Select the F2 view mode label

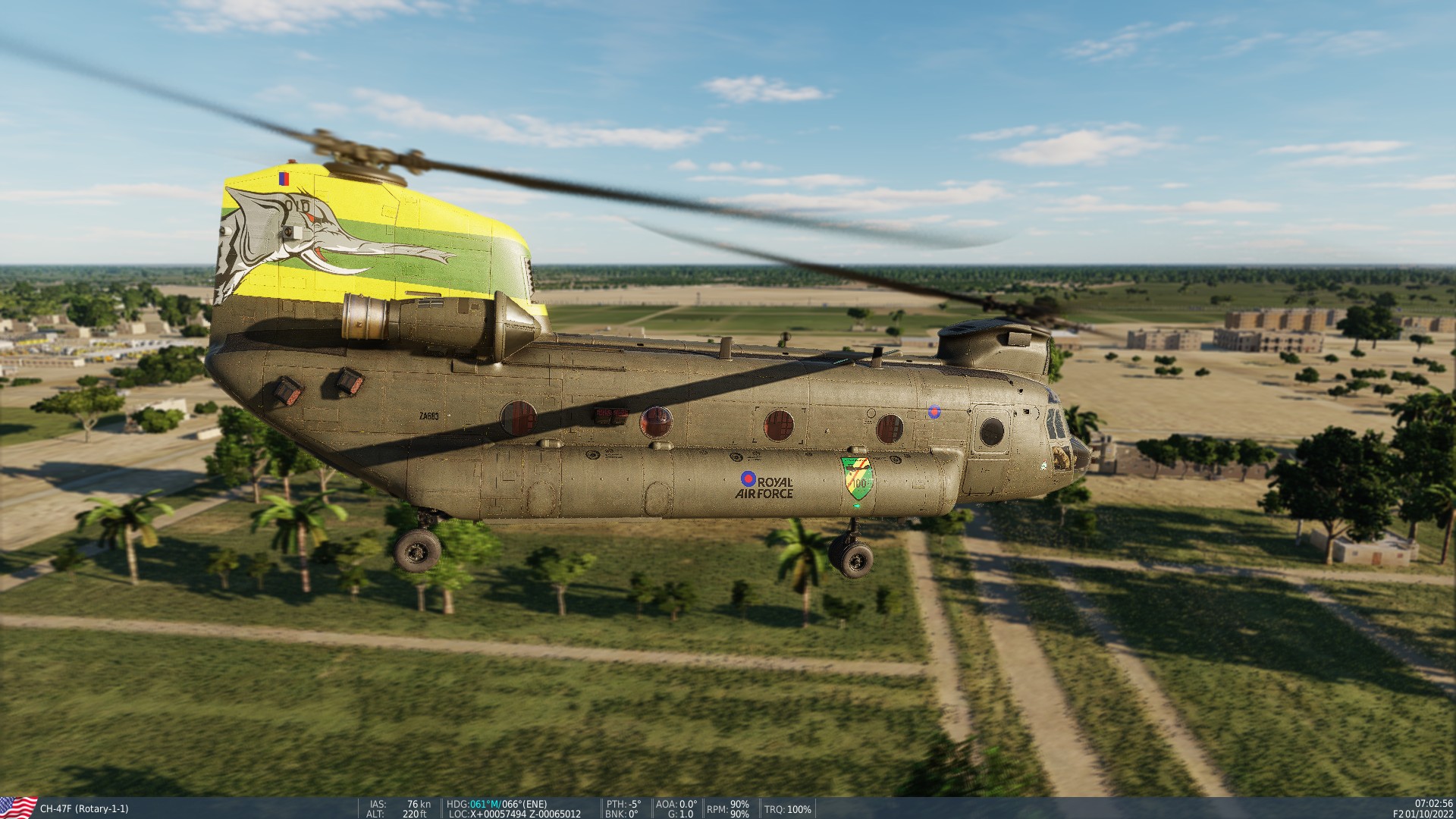[x=1398, y=813]
